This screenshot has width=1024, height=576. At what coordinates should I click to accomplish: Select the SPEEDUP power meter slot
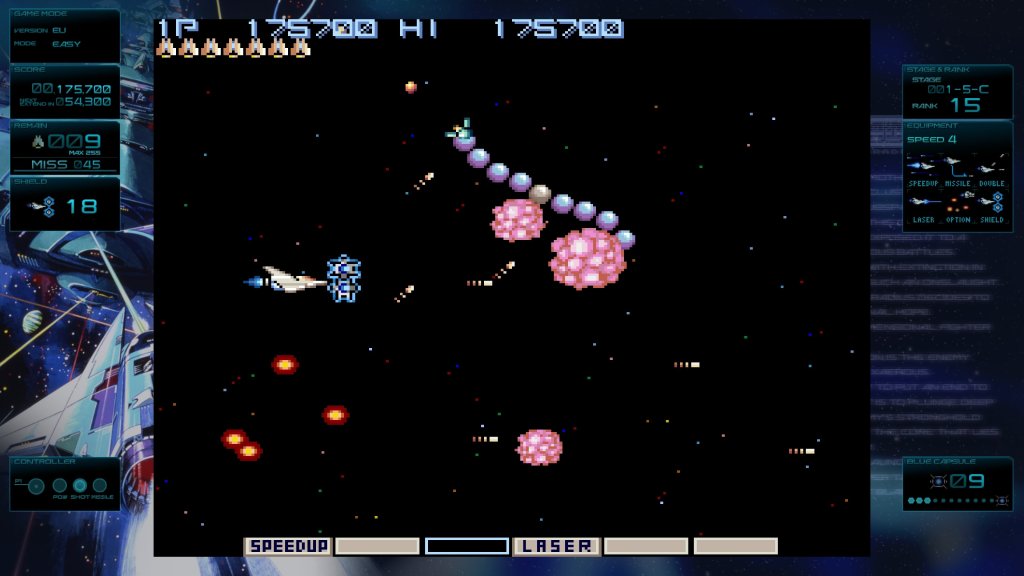click(x=288, y=546)
